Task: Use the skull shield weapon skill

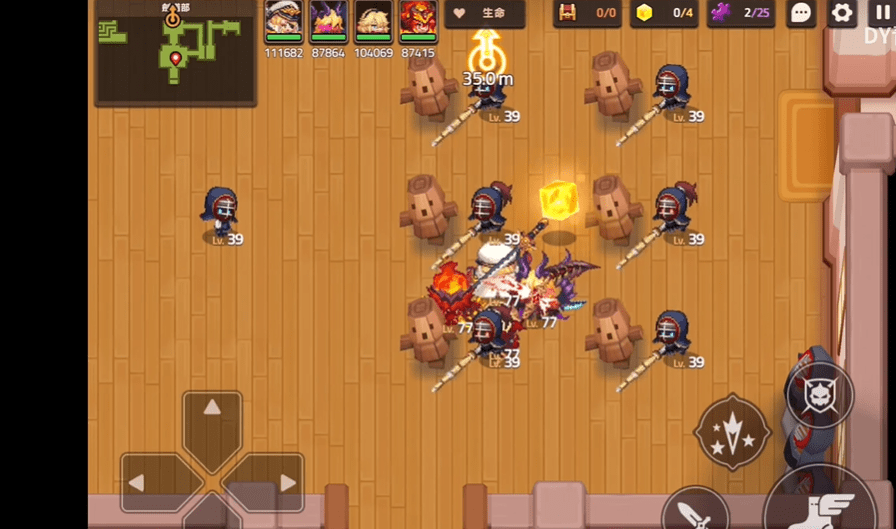Action: (820, 395)
